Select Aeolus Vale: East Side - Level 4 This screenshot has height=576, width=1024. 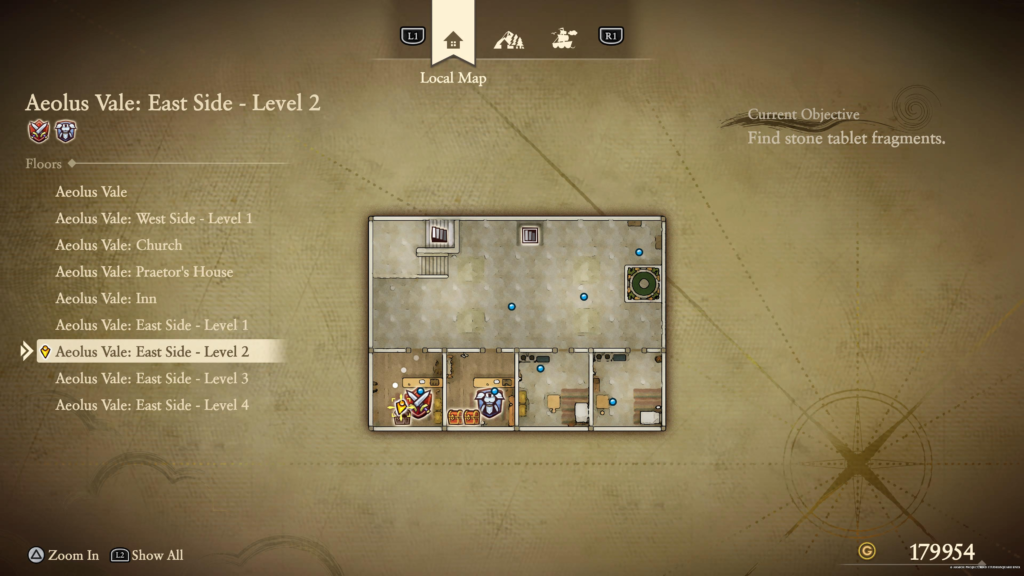click(152, 405)
